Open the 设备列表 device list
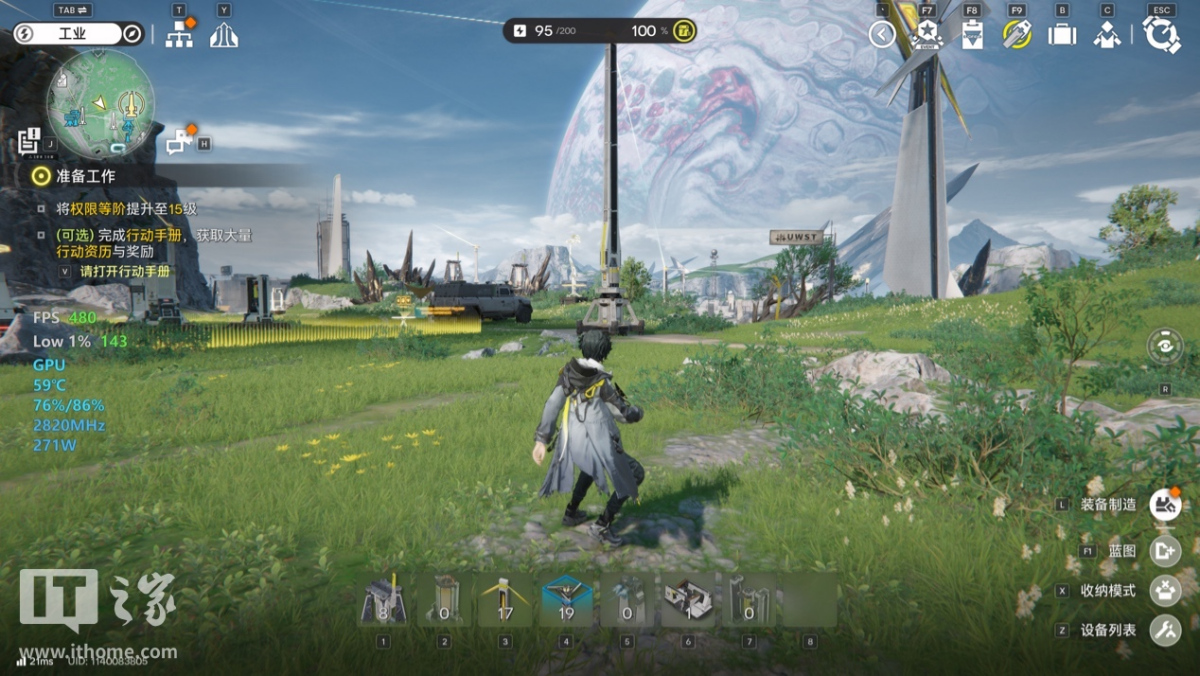This screenshot has width=1200, height=676. (1165, 630)
